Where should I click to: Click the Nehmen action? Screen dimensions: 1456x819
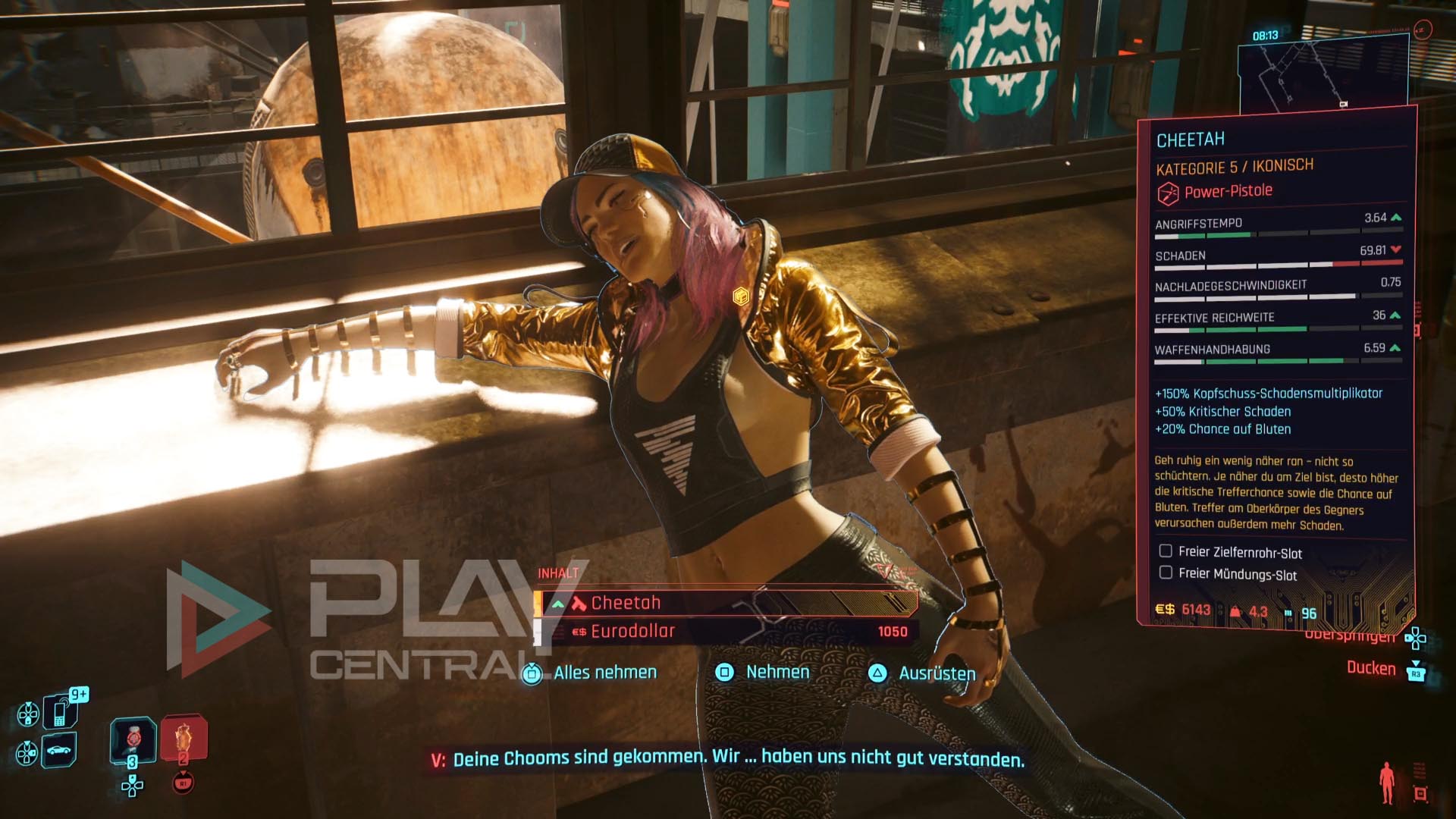(777, 672)
